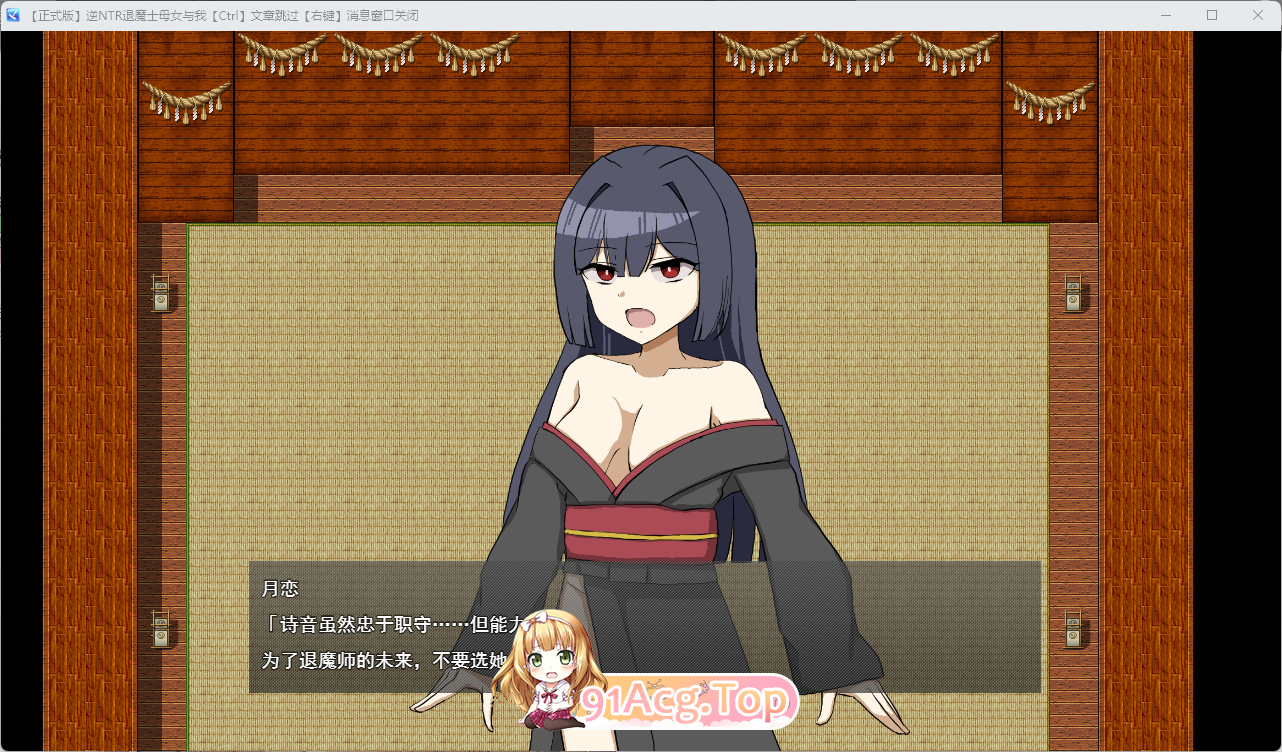Click the talisman scroll on the right pillar
Viewport: 1282px width, 752px height.
[1073, 293]
